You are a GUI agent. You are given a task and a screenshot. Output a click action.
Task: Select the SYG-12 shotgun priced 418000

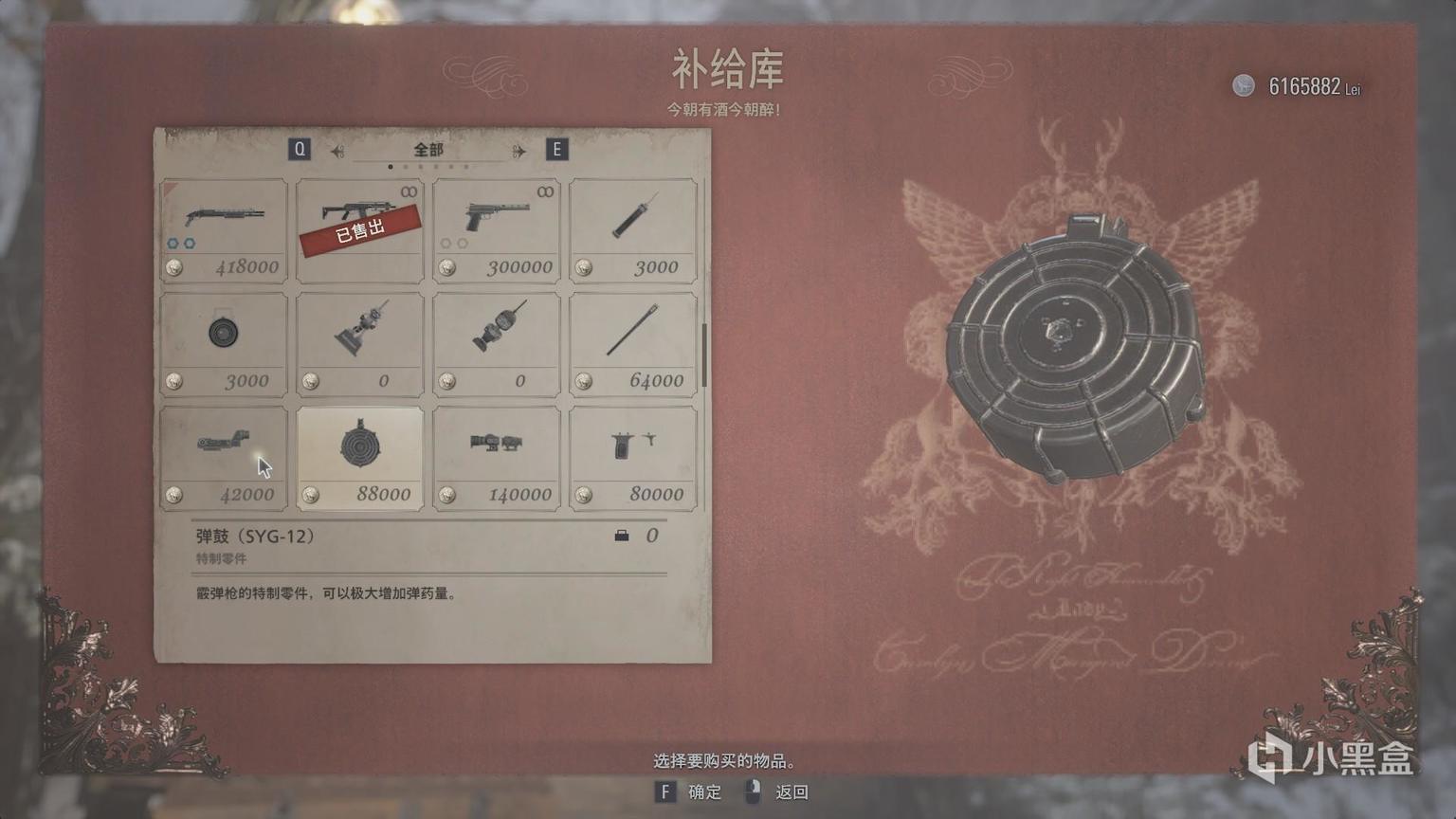(x=224, y=227)
